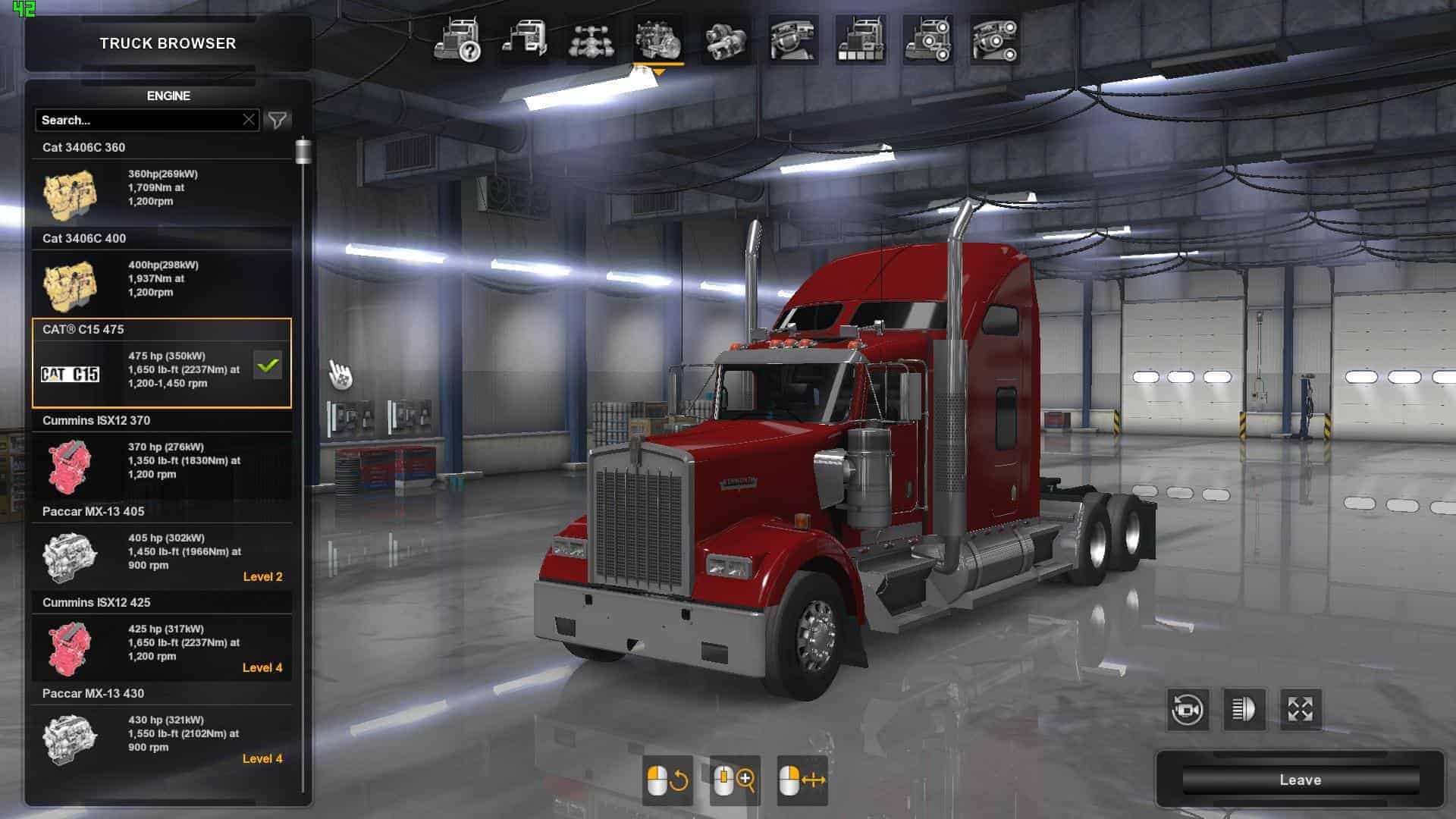Screen dimensions: 1456x819
Task: Switch to the chassis tab
Action: click(x=591, y=40)
